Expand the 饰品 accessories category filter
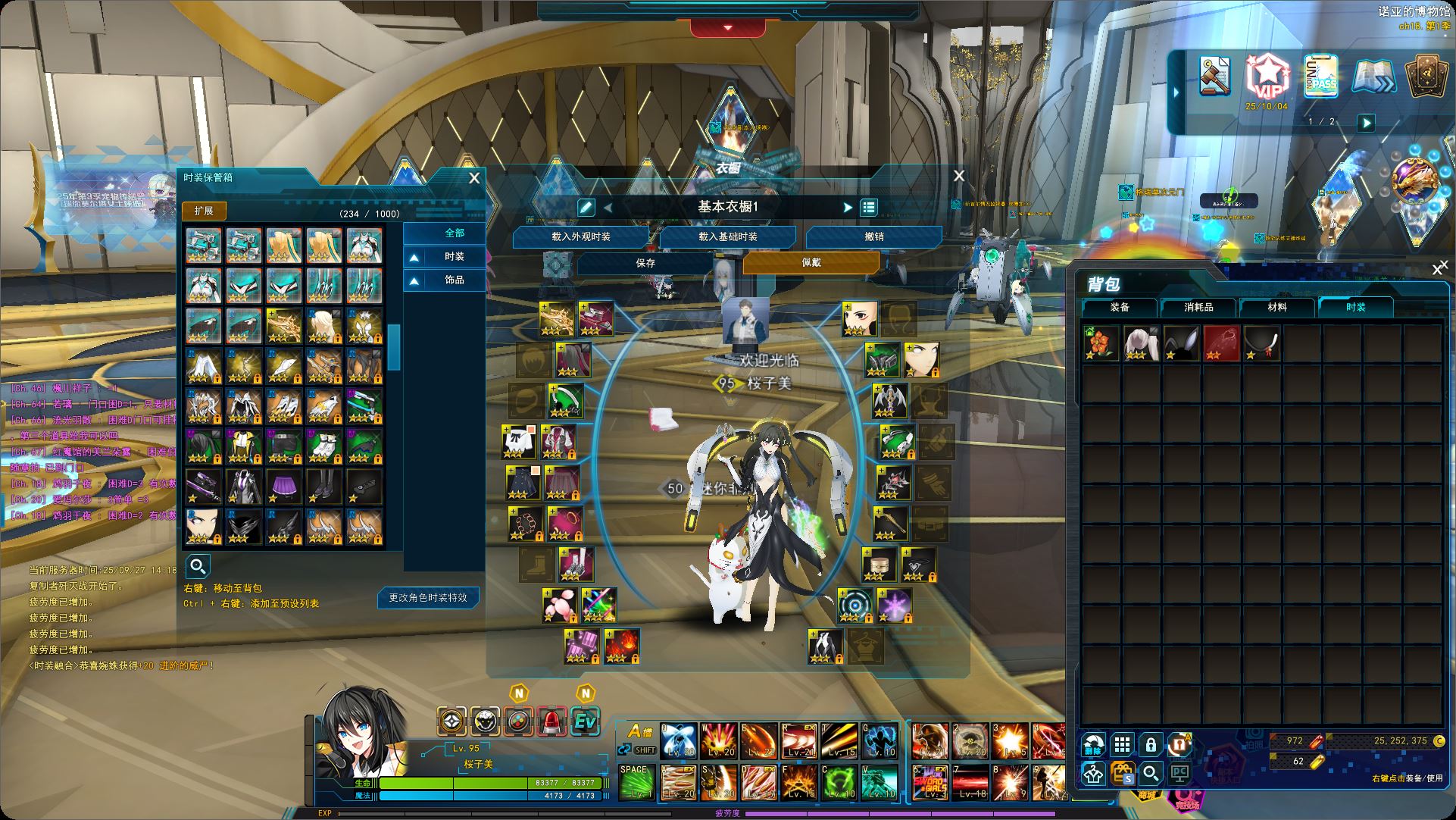This screenshot has width=1456, height=820. pos(445,280)
